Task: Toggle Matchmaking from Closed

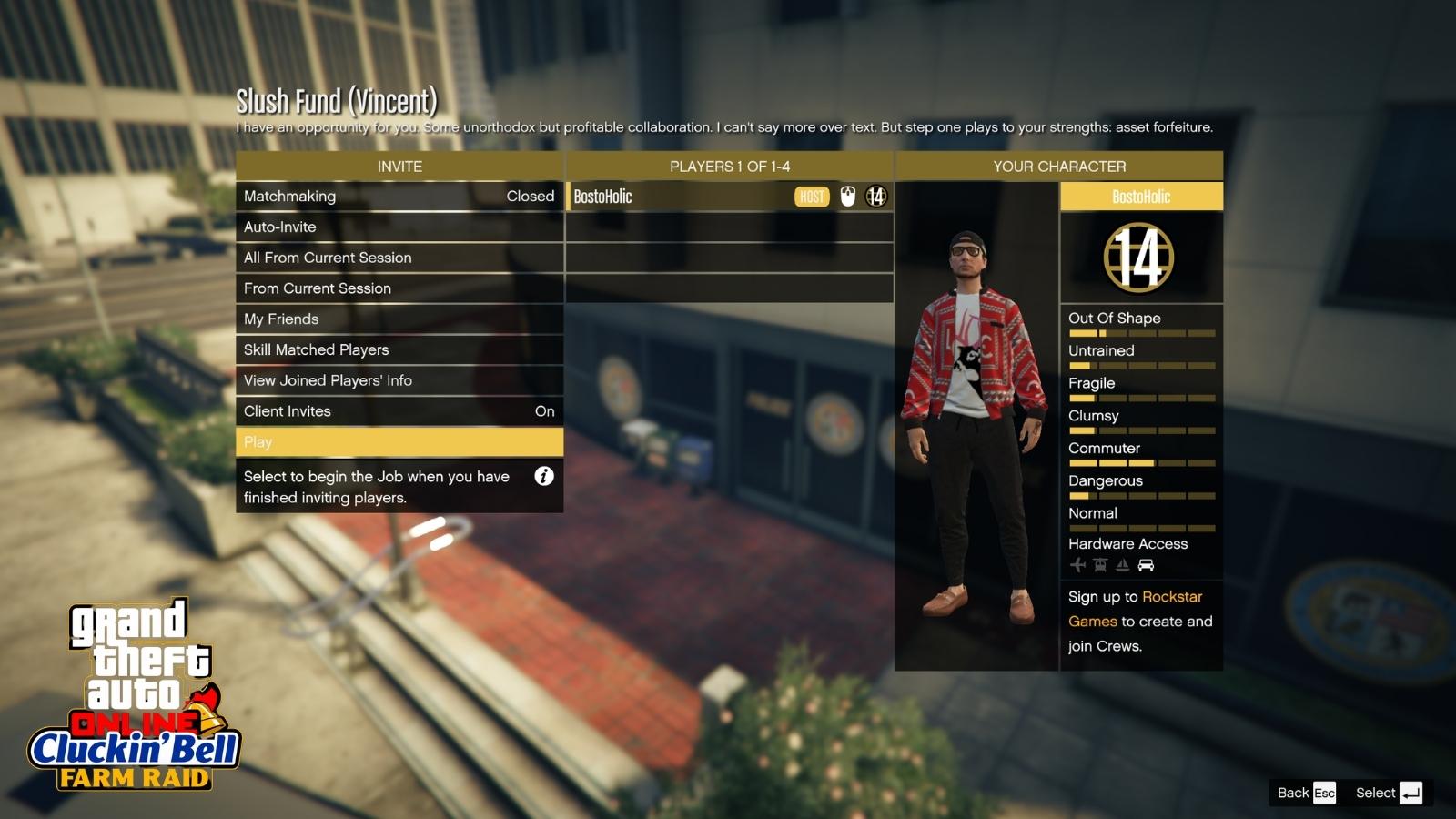Action: (399, 196)
